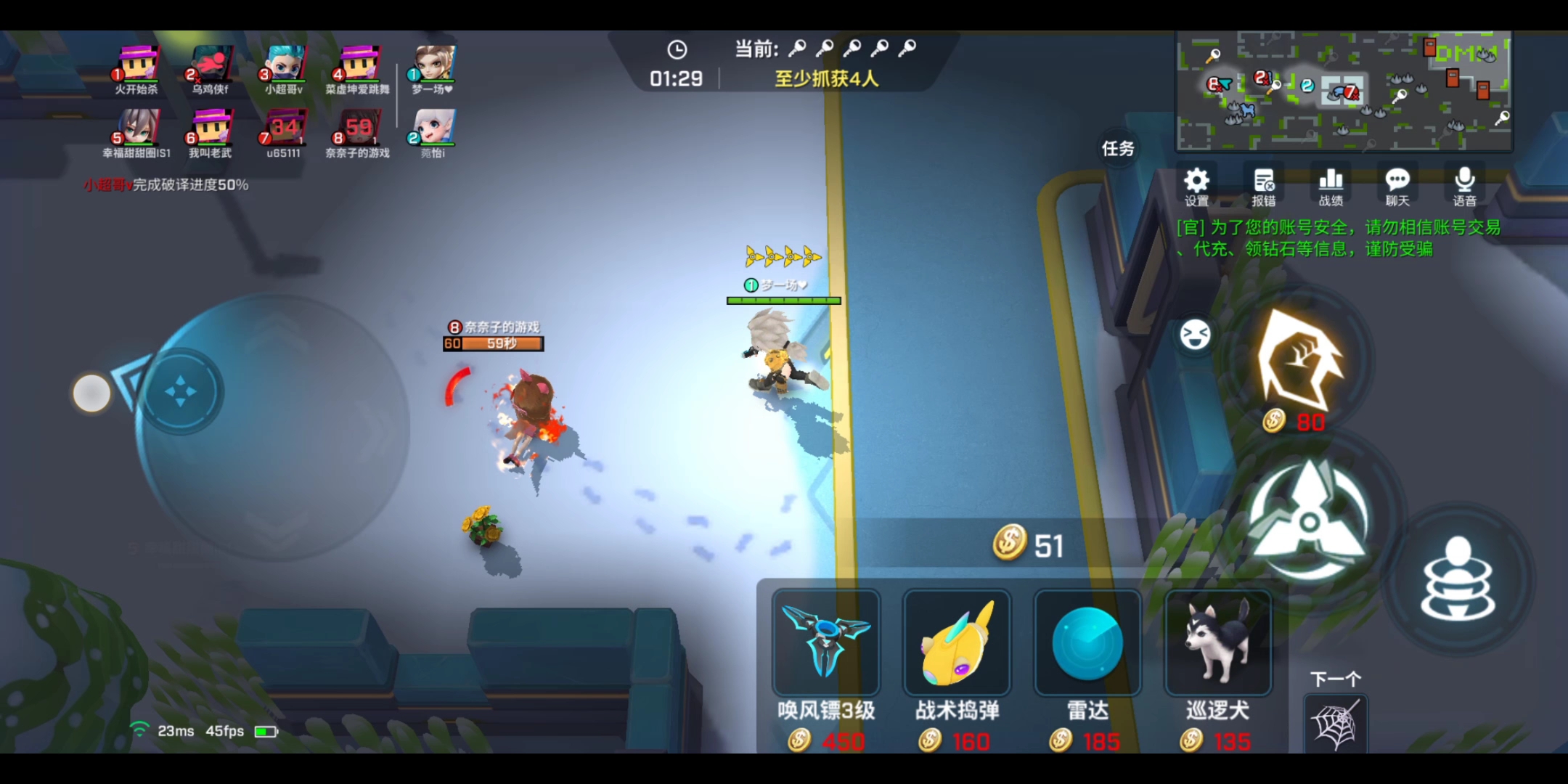Expand the minimap view
The width and height of the screenshot is (1568, 784).
click(1347, 92)
